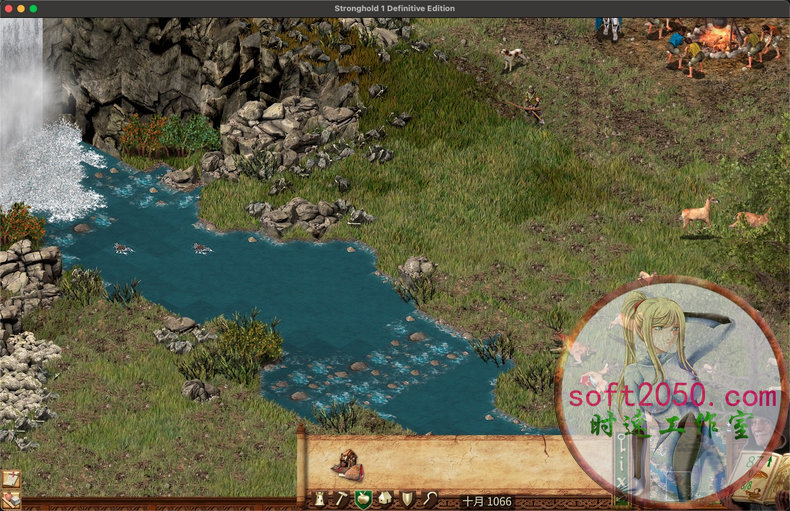Close the window with the red button
Screen dimensions: 790x511
(6, 8)
